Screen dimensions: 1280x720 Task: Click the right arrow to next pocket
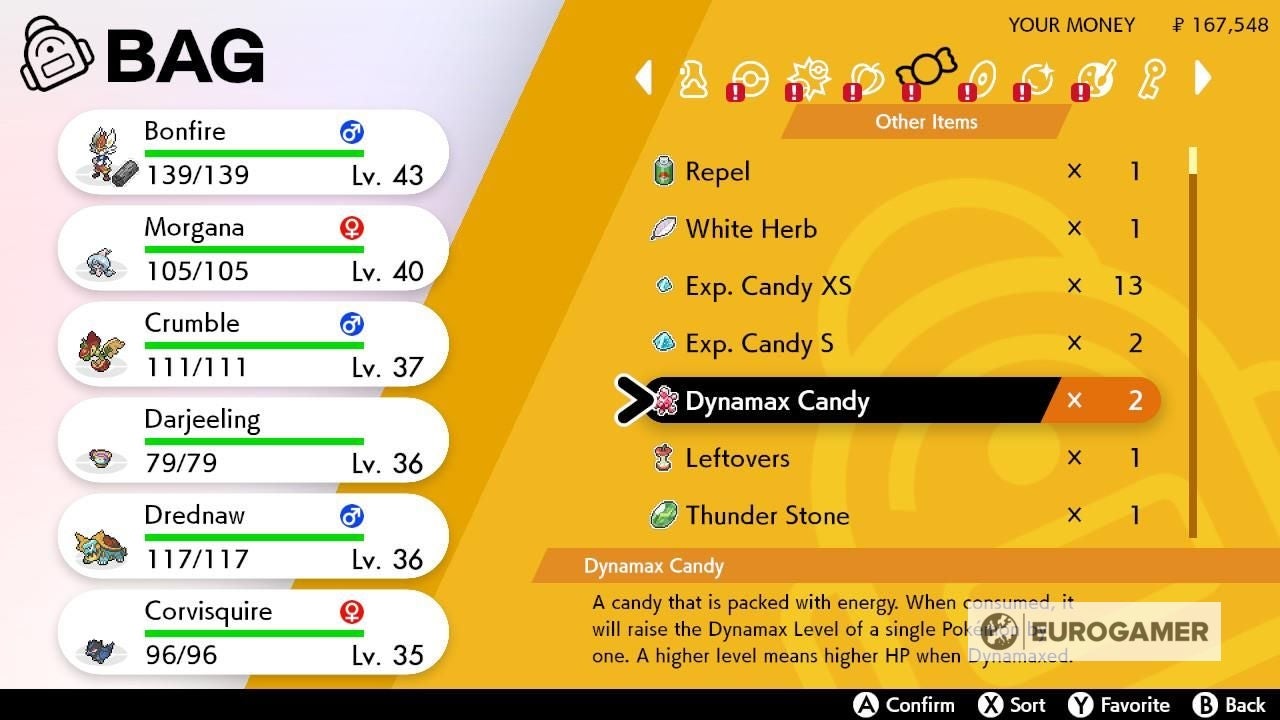(x=1203, y=78)
